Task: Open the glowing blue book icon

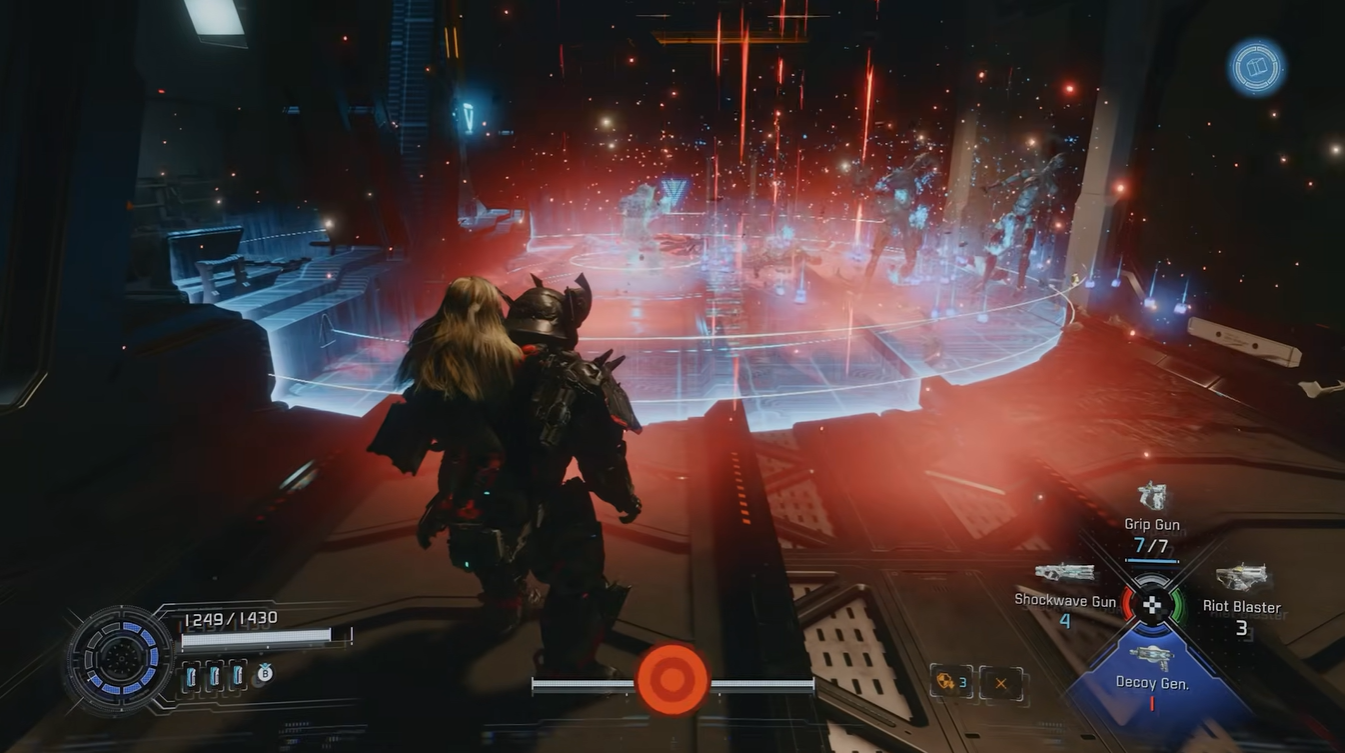Action: [1256, 68]
